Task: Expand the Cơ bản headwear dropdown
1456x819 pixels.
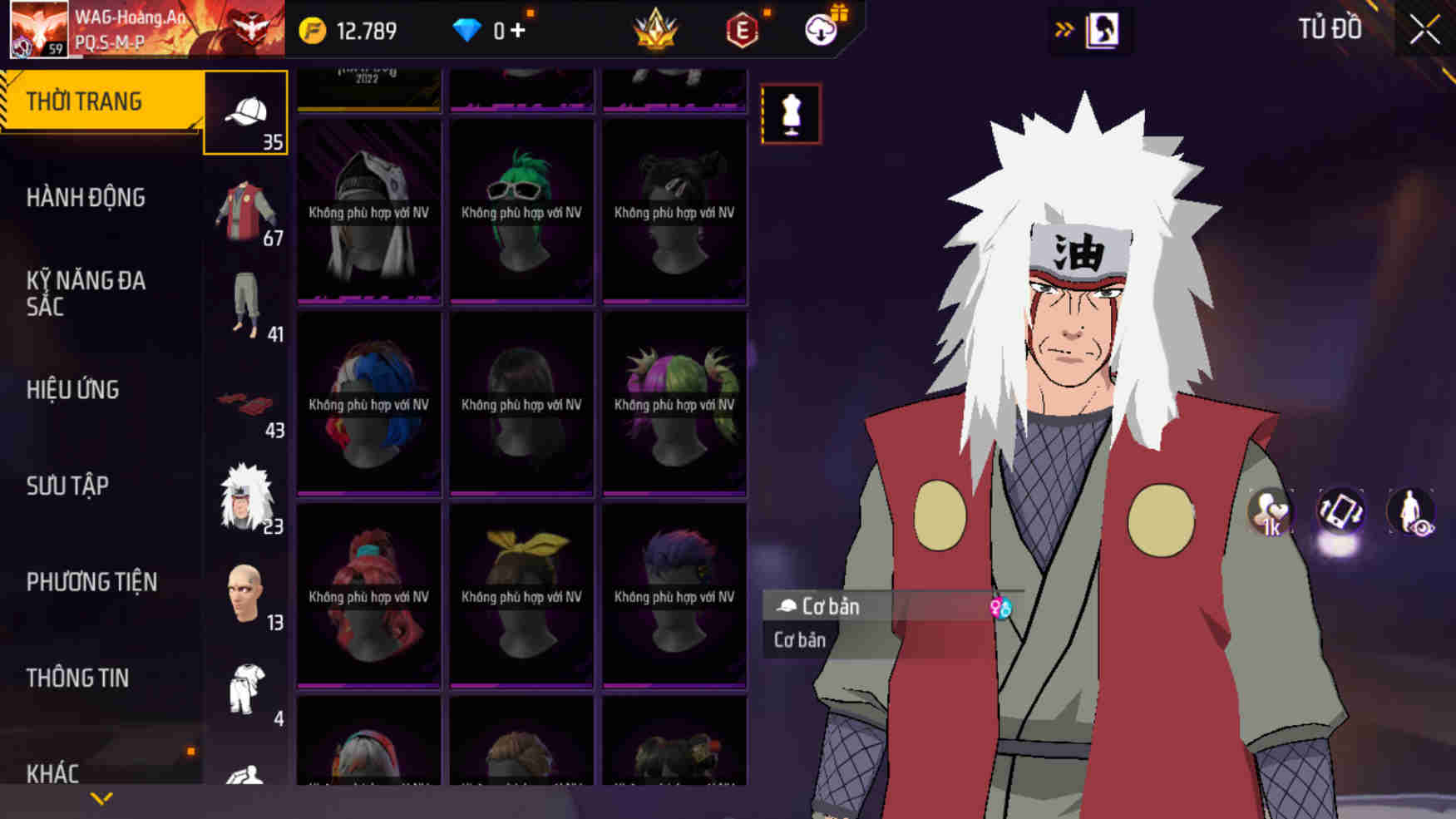Action: 832,606
